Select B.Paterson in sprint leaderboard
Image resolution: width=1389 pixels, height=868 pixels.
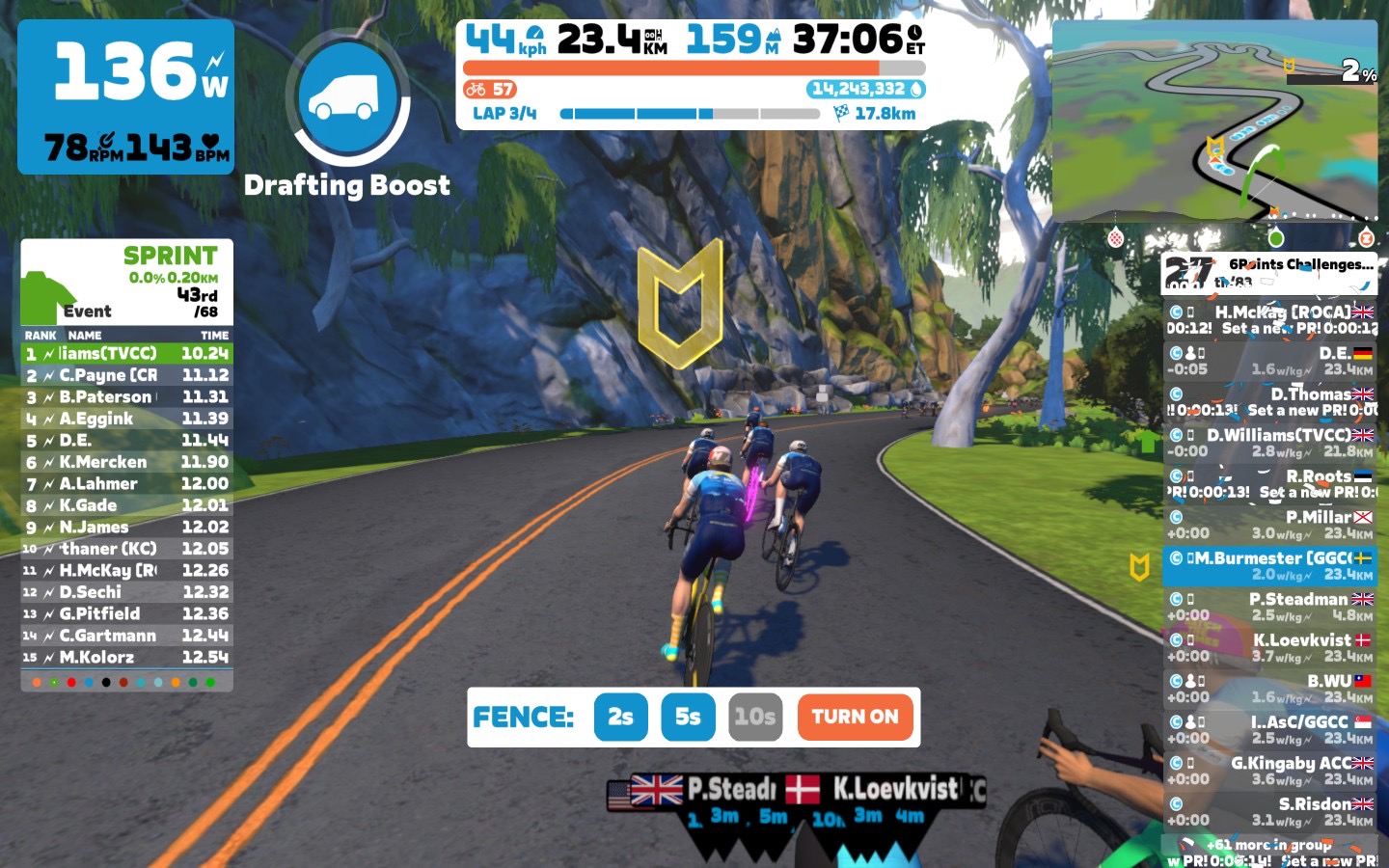click(x=126, y=397)
